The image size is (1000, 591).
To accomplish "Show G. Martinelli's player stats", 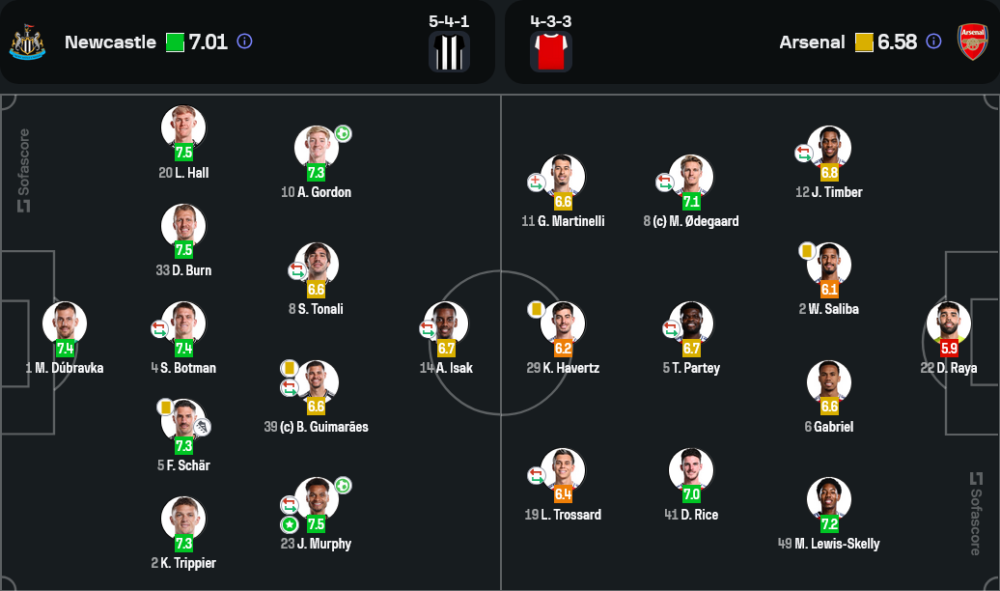I will [563, 177].
